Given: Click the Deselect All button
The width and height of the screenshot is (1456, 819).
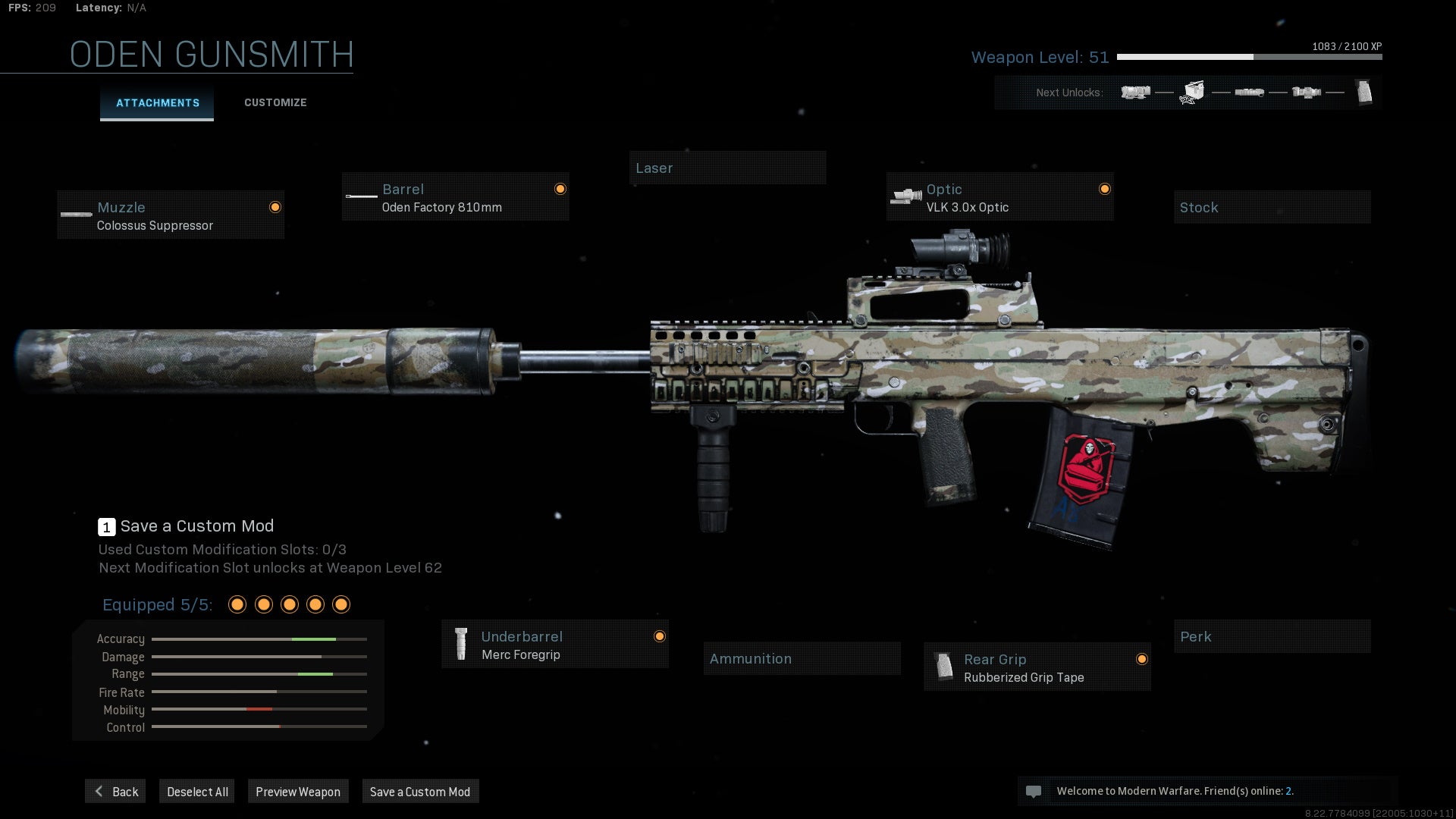Looking at the screenshot, I should click(196, 791).
